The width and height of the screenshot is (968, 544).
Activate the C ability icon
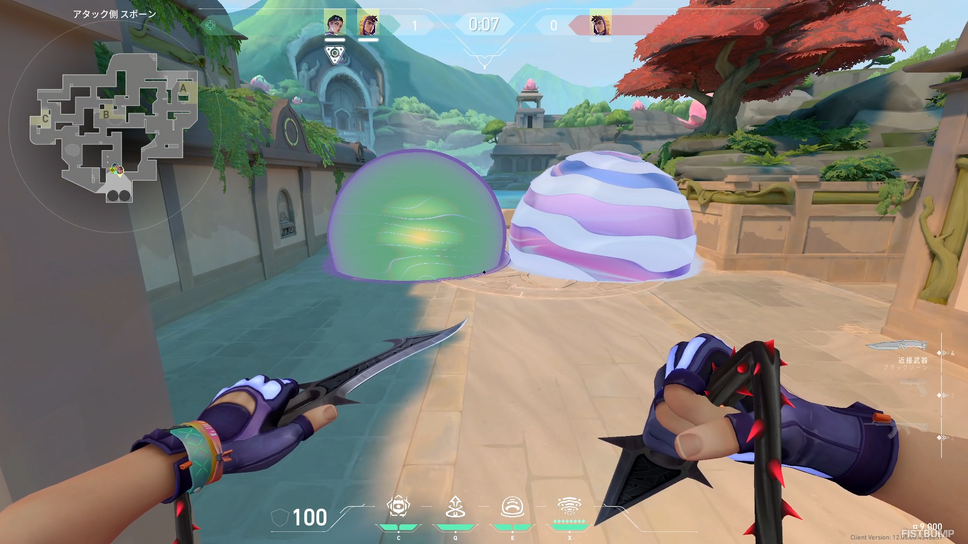pos(398,506)
